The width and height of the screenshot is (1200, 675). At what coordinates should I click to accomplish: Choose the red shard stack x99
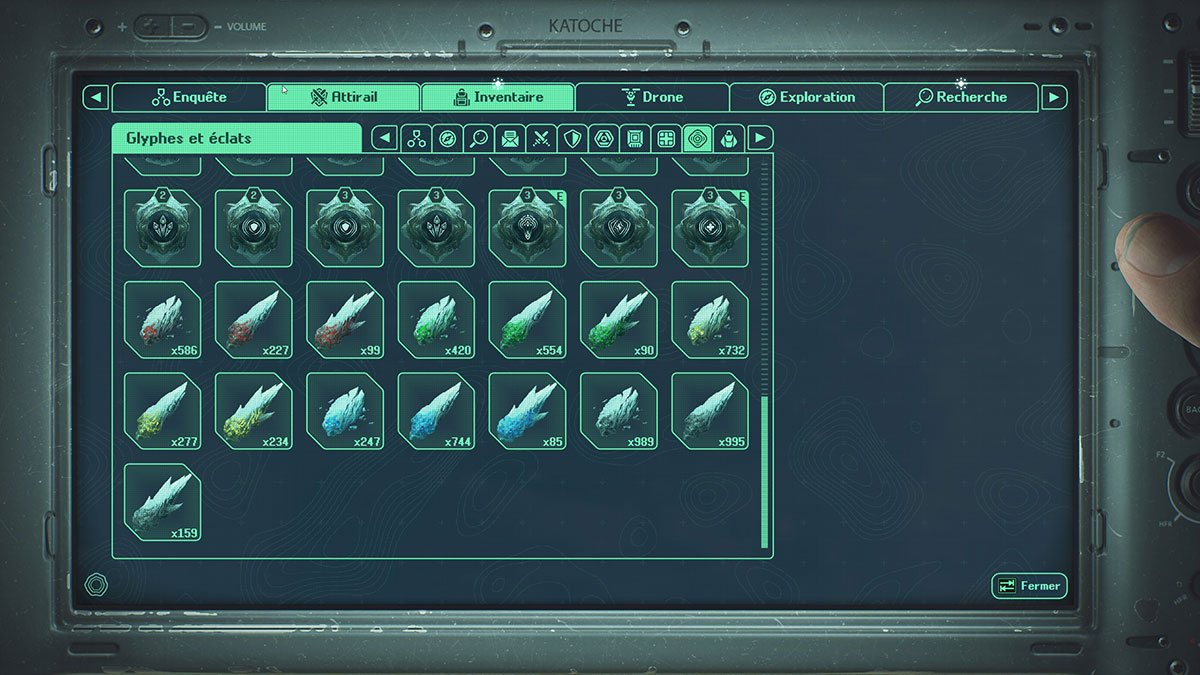click(345, 320)
